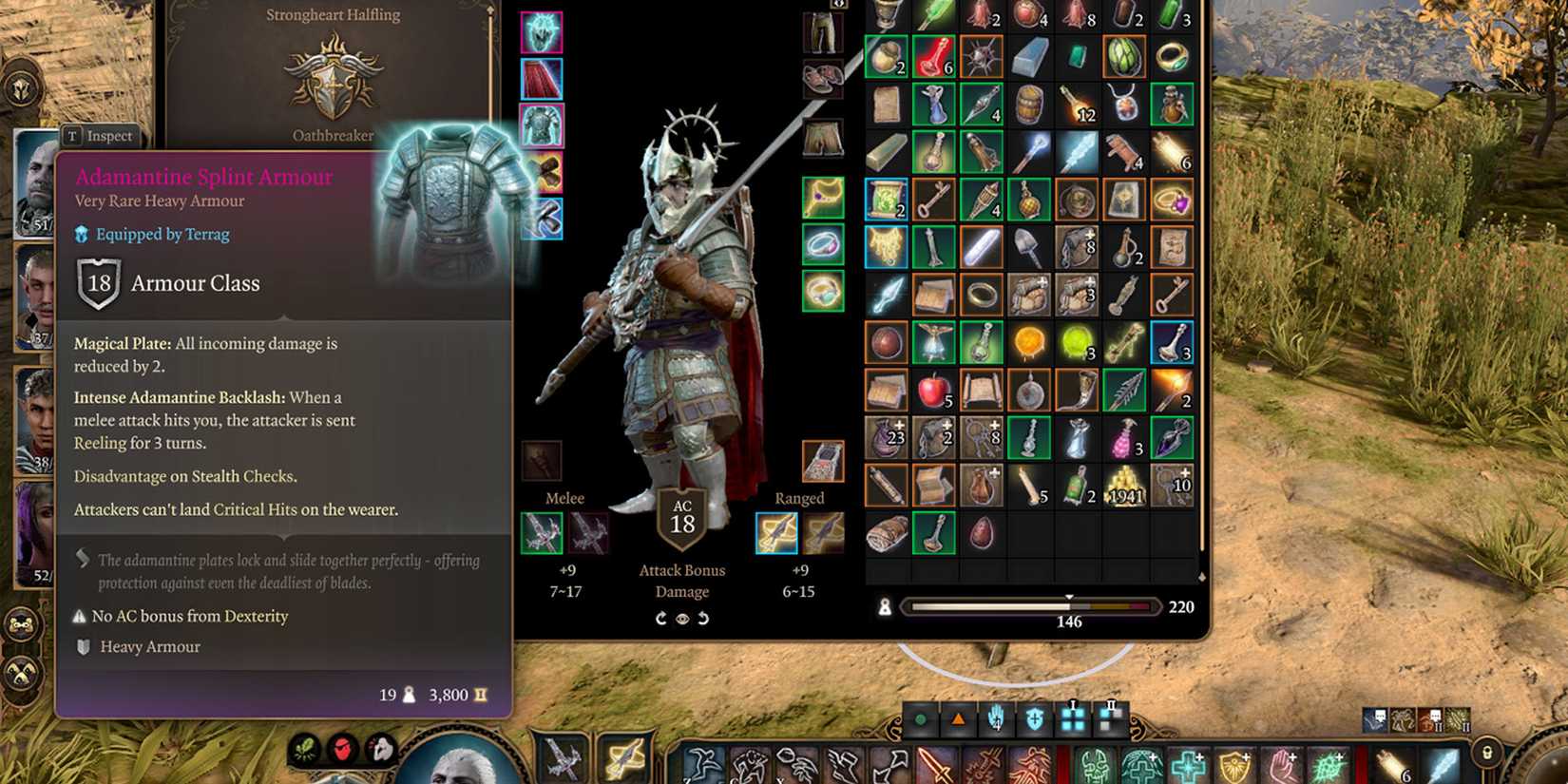Click the equipped ranged crossbow slot

pyautogui.click(x=777, y=533)
